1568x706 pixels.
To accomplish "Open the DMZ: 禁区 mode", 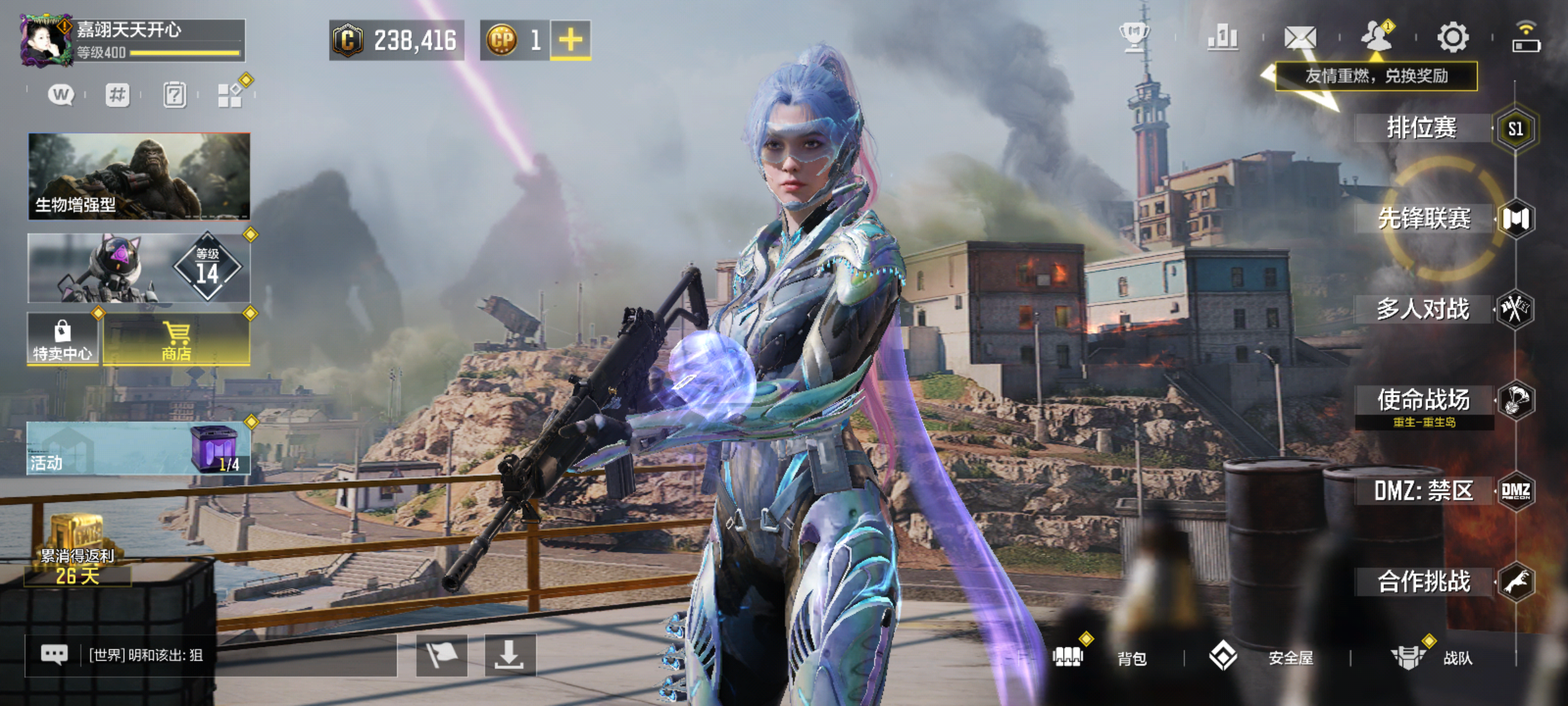I will point(1424,491).
